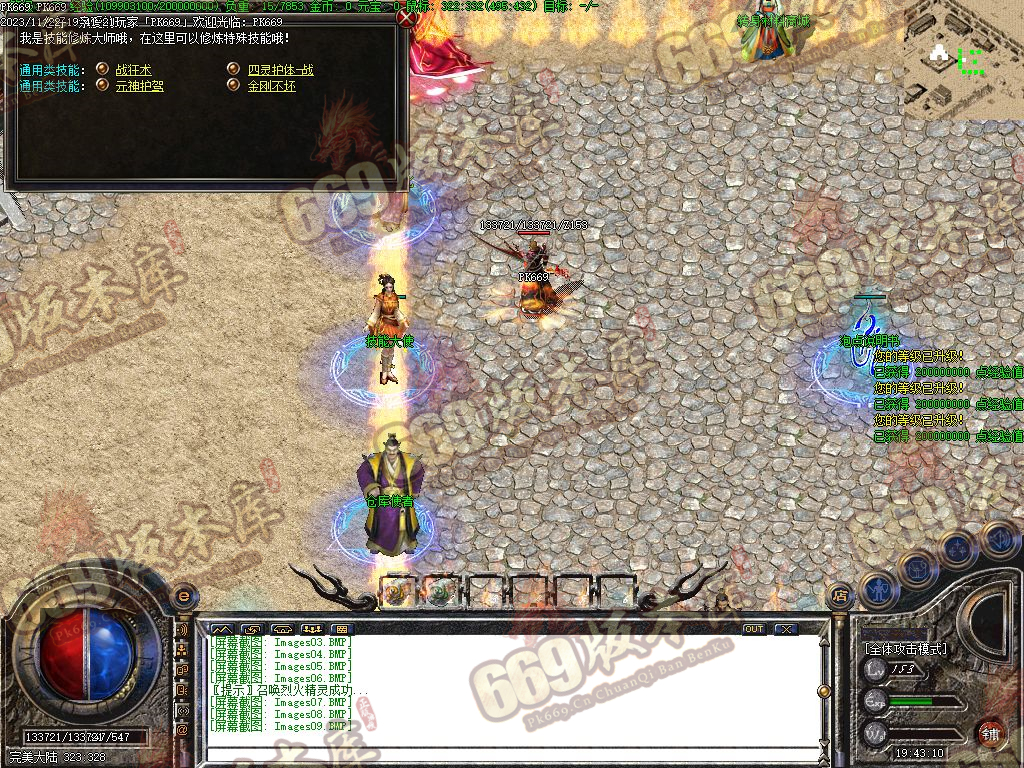Toggle the 全体攻击模式 attack mode label
Screen dimensions: 1024x768
(906, 648)
